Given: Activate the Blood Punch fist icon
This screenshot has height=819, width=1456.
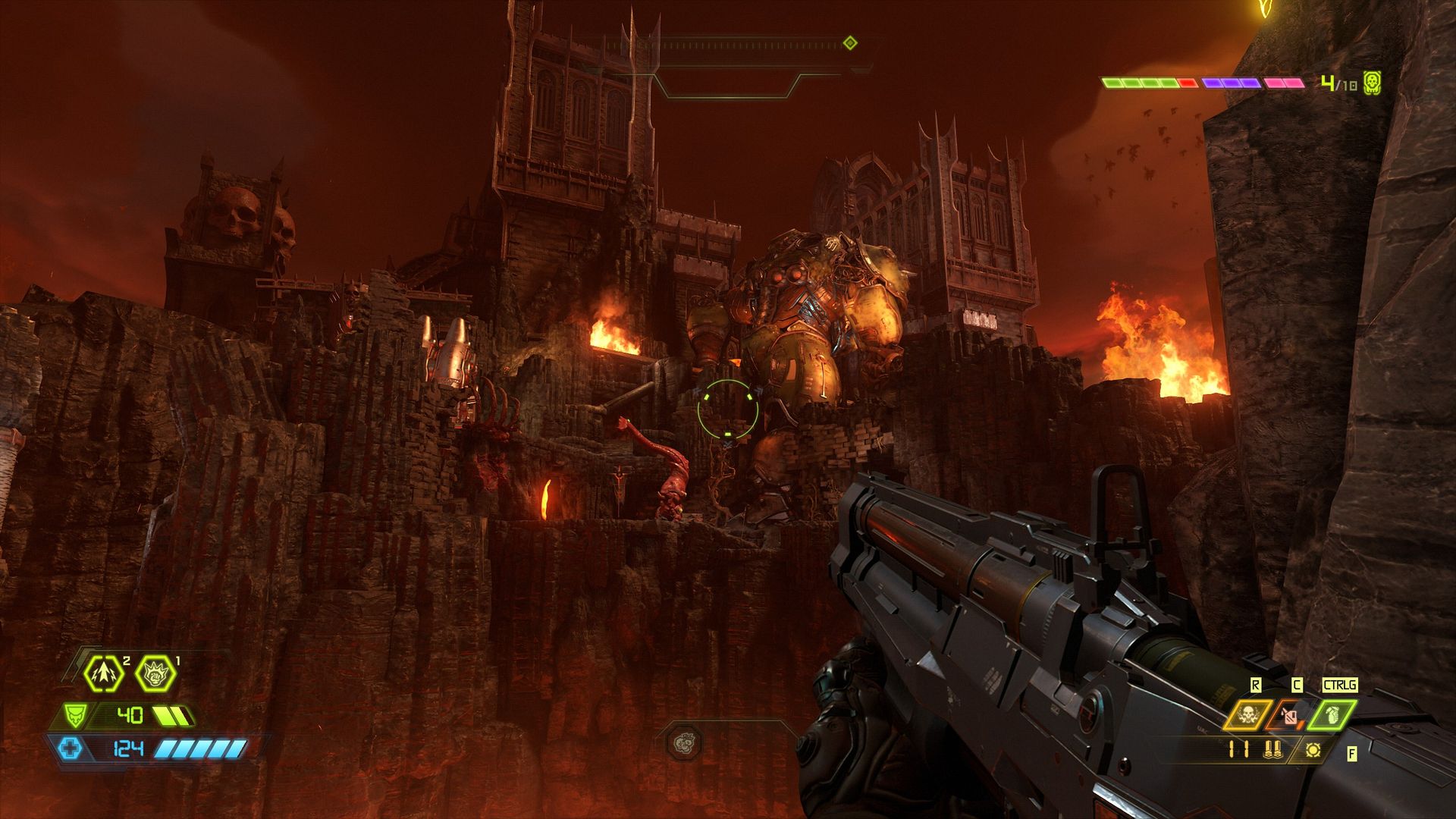Looking at the screenshot, I should click(155, 672).
